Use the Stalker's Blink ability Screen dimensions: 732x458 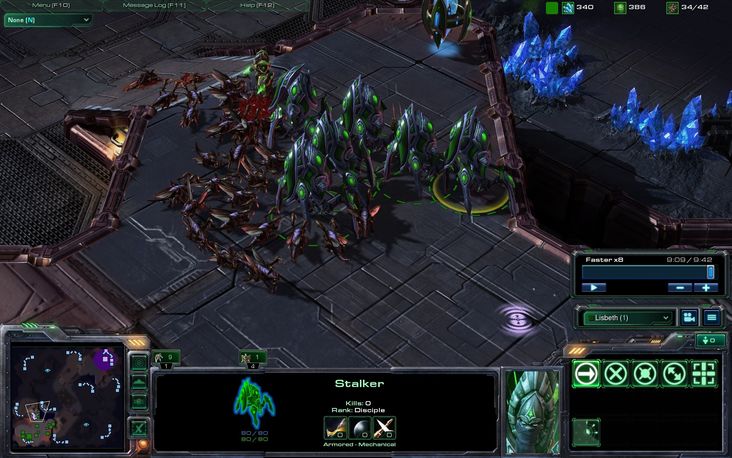[586, 432]
